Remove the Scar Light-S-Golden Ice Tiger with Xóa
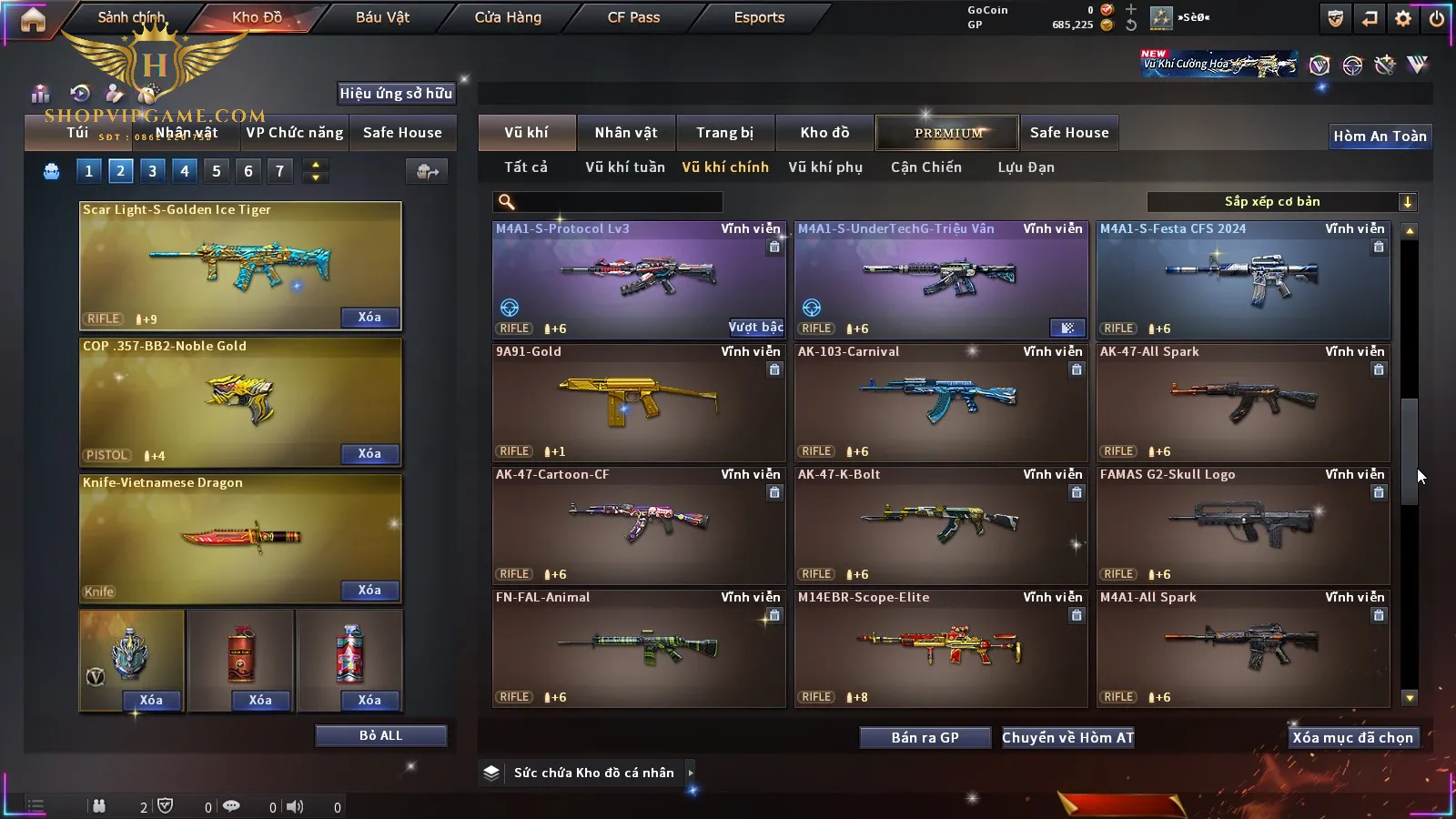Screen dimensions: 1456x819 (x=369, y=318)
